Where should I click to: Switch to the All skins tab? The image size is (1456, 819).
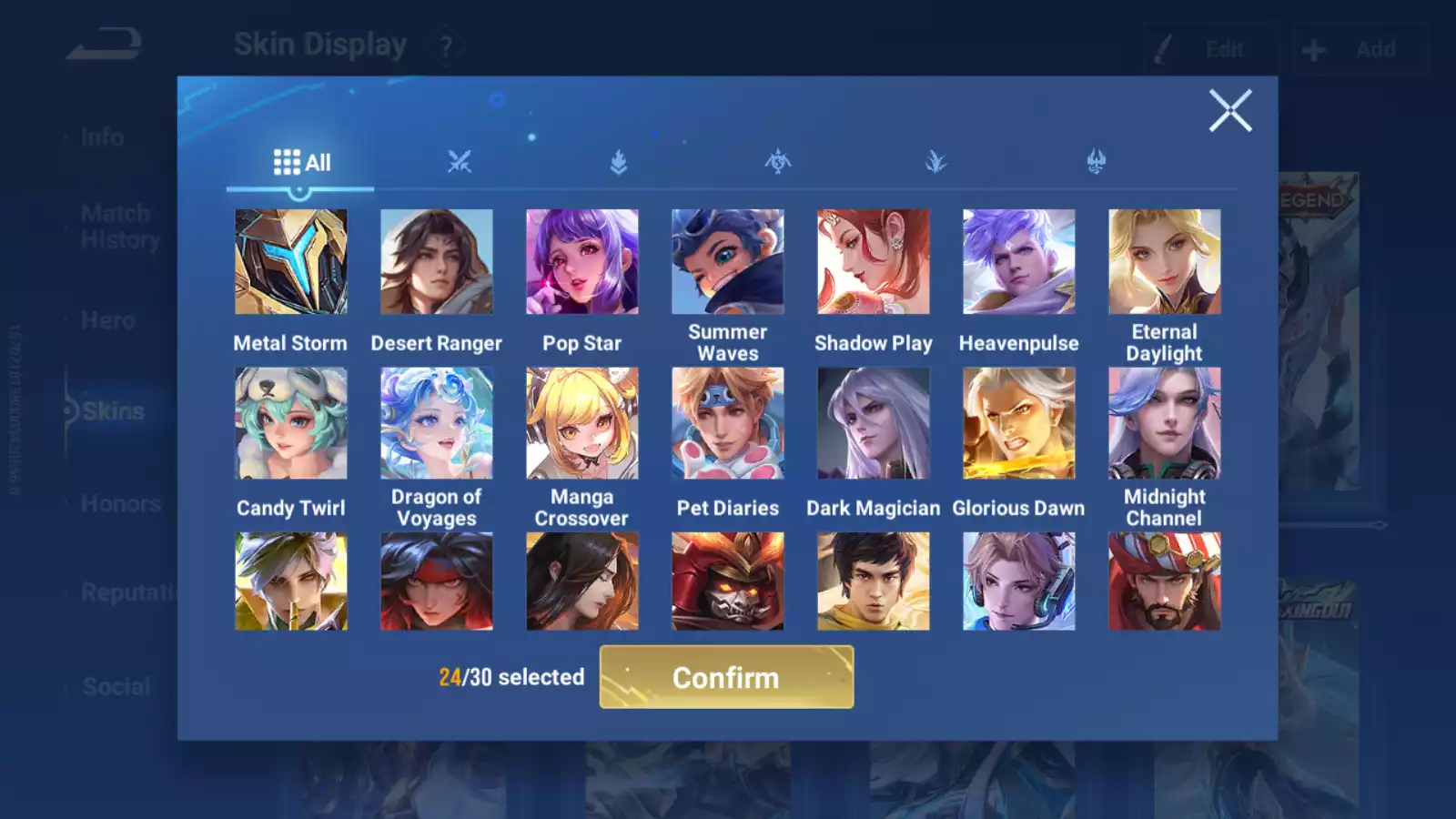tap(301, 163)
